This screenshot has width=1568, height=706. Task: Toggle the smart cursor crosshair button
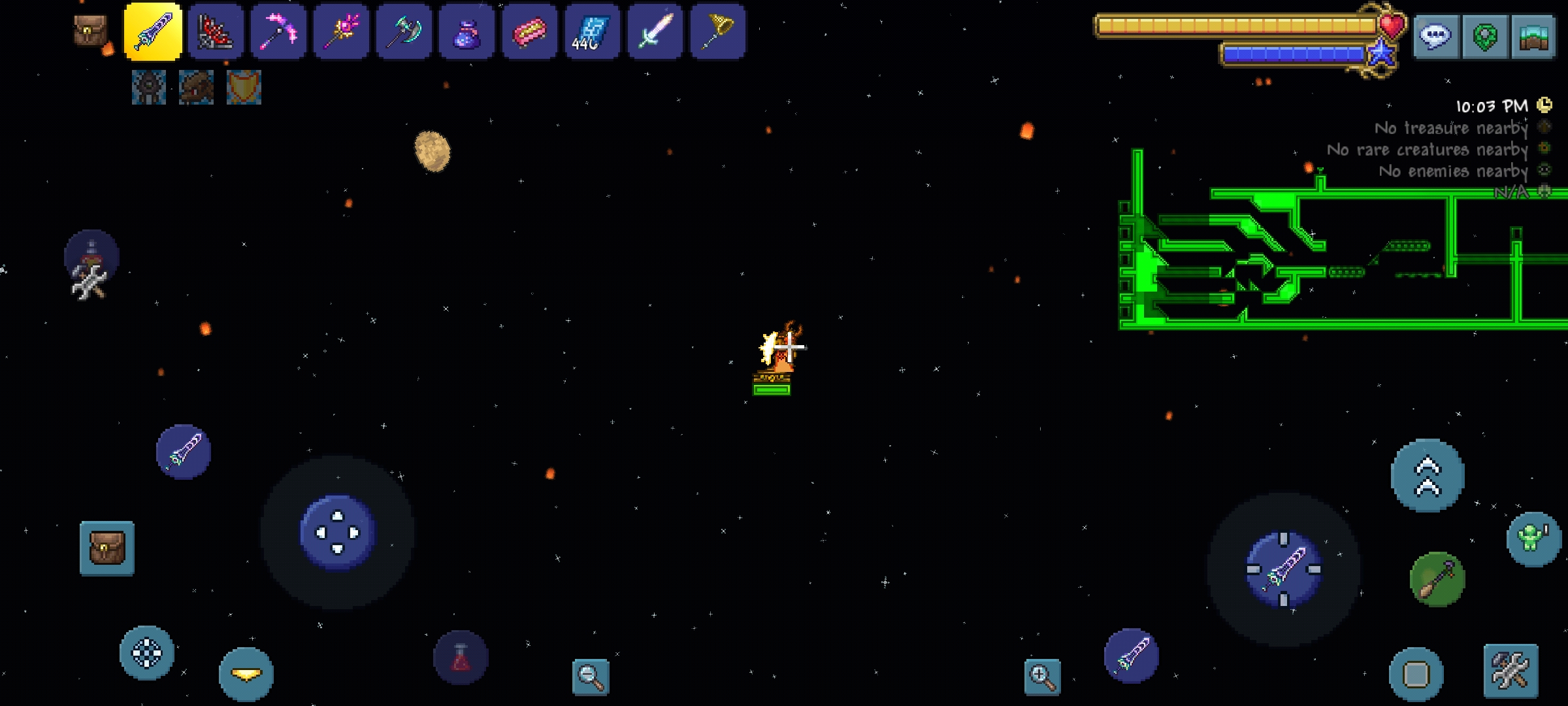tap(147, 652)
